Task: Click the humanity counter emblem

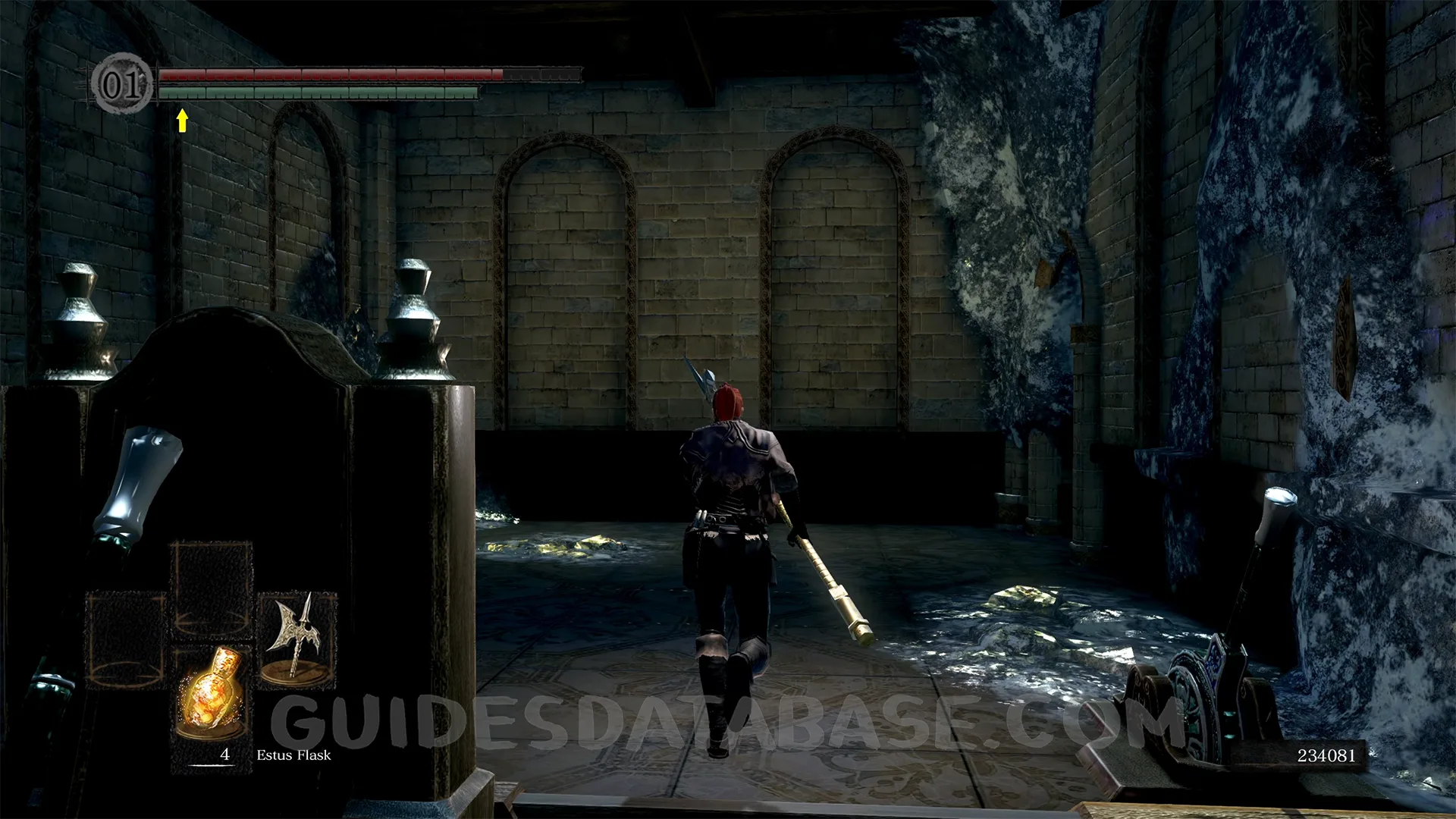Action: tap(121, 83)
